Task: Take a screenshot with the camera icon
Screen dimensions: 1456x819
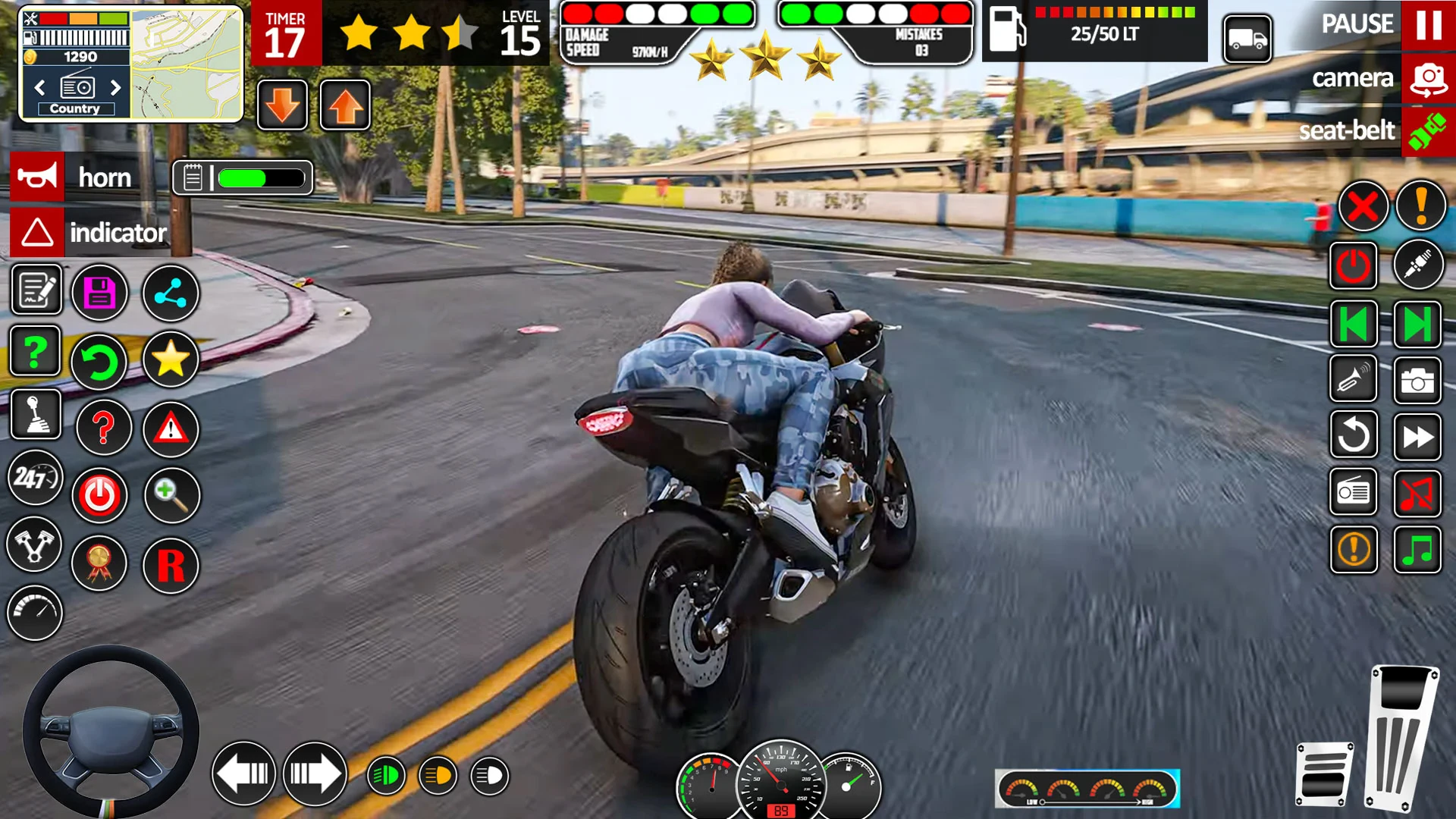Action: pyautogui.click(x=1417, y=381)
